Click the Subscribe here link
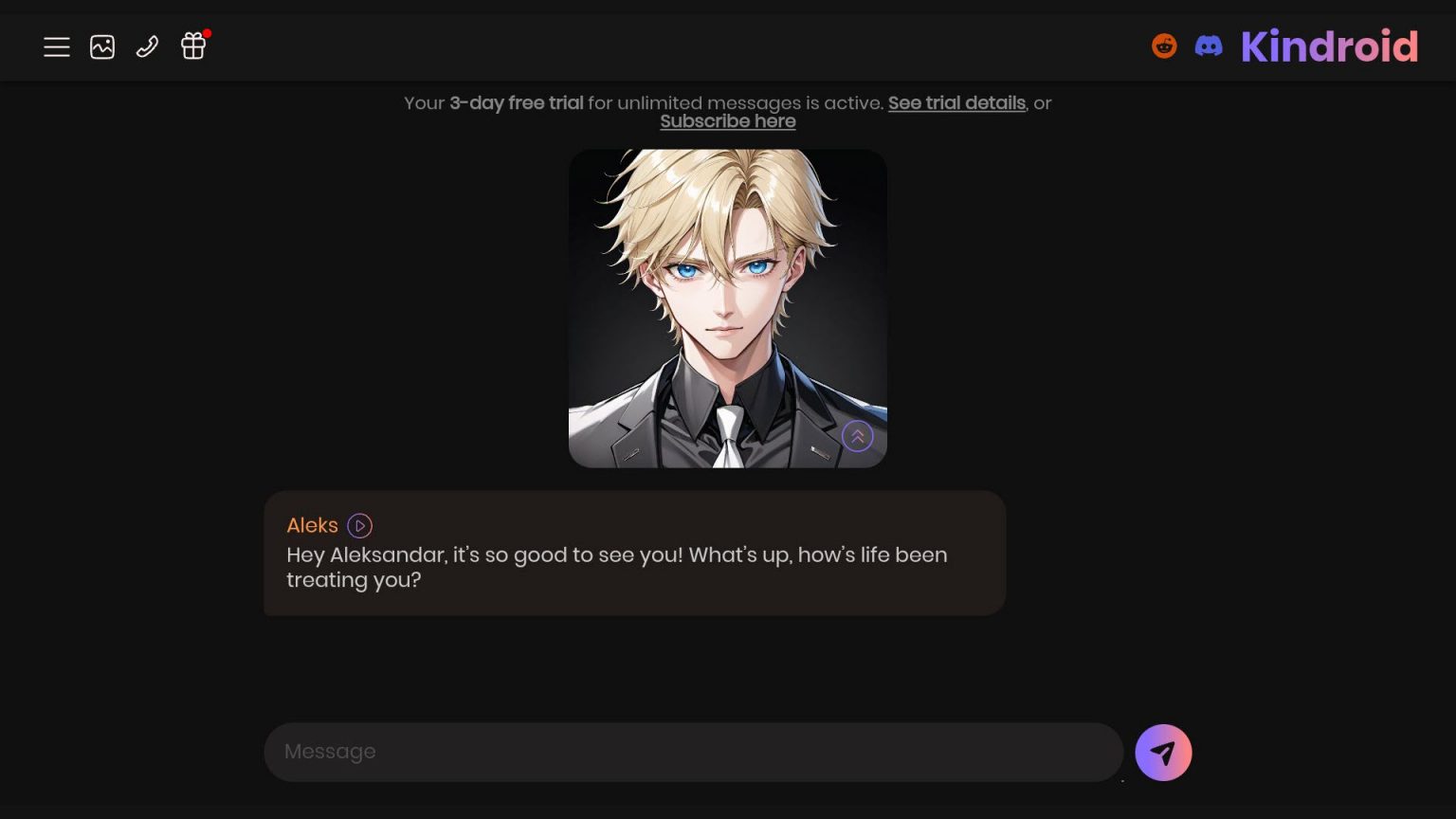Viewport: 1456px width, 819px height. coord(727,121)
